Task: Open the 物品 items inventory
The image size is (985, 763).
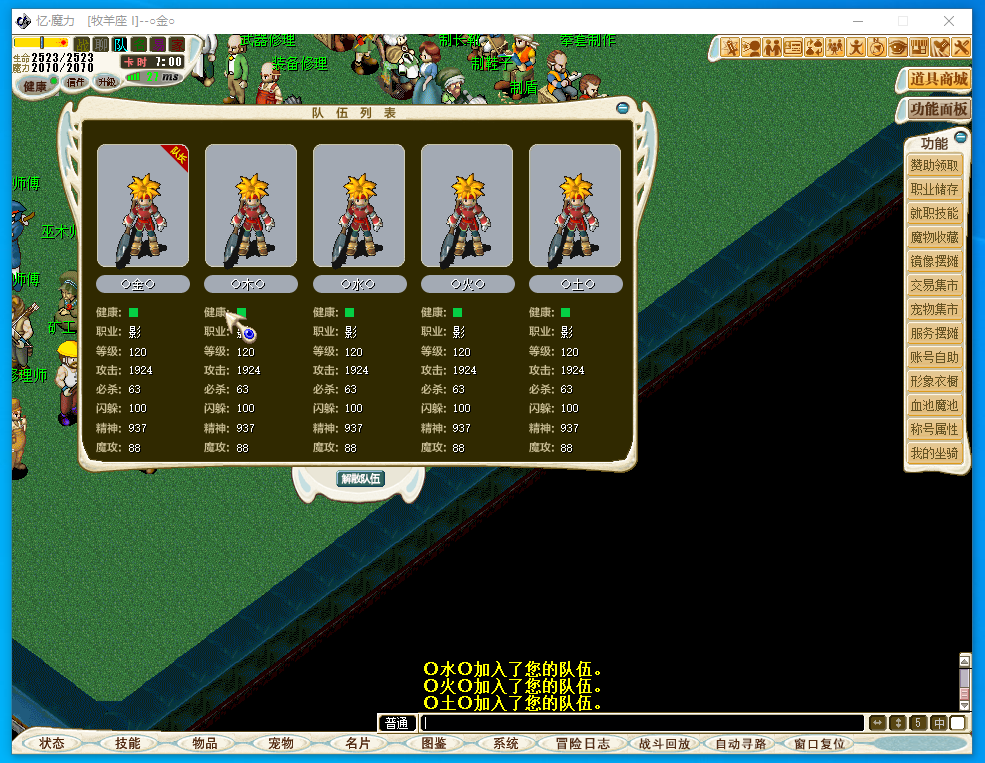Action: [205, 743]
